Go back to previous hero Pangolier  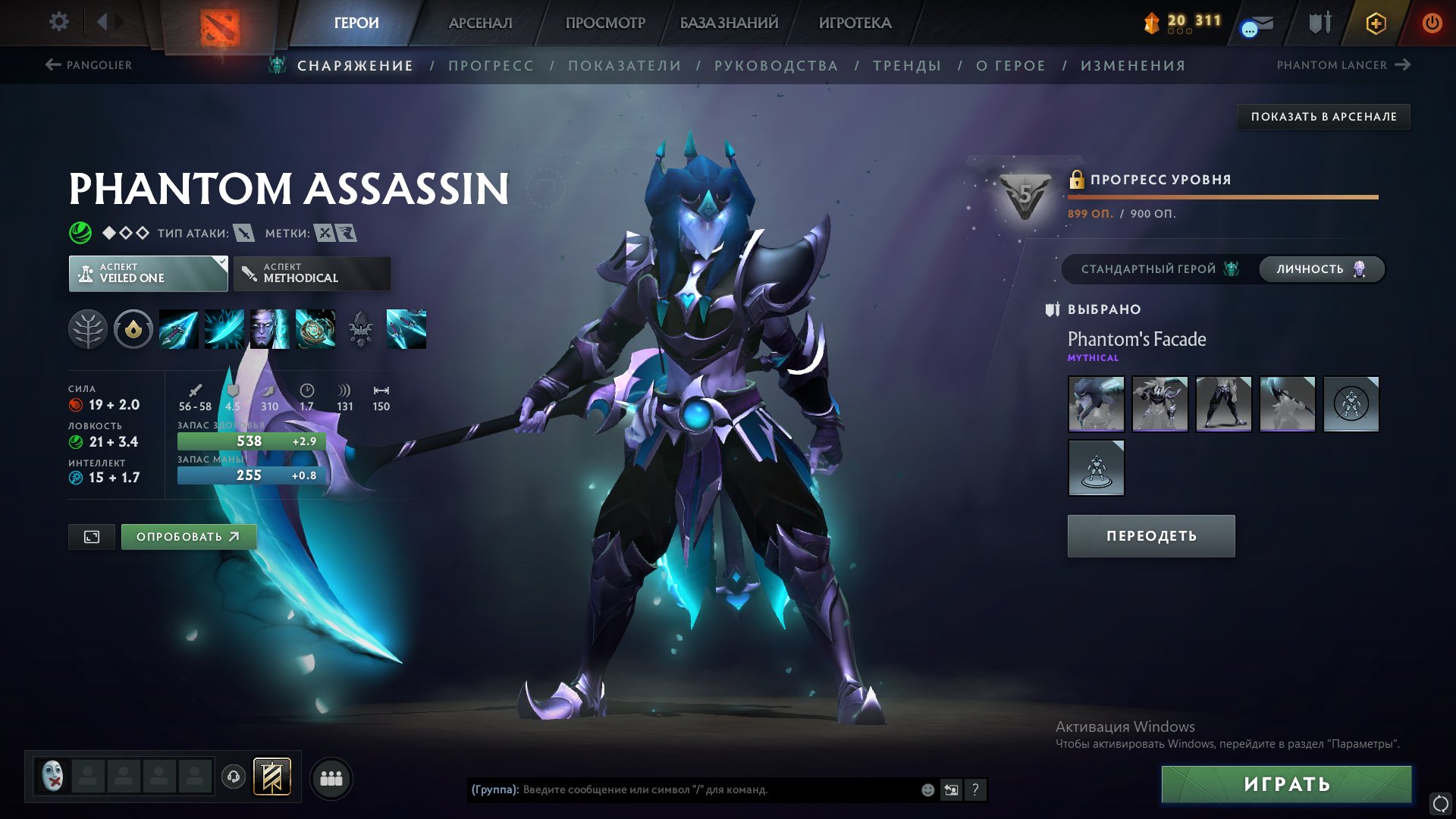pos(89,65)
